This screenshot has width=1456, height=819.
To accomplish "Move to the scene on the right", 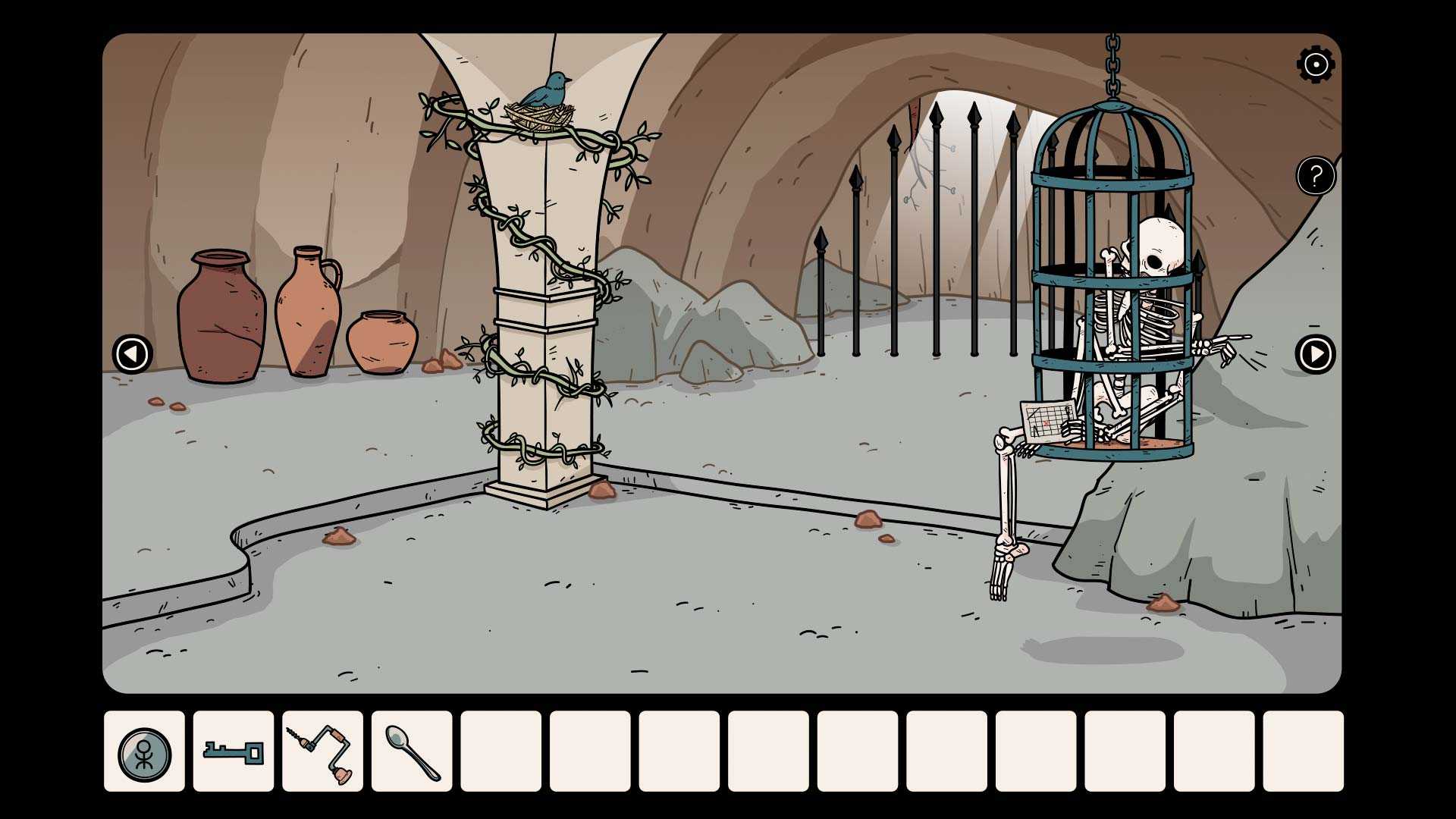I will click(x=1315, y=354).
